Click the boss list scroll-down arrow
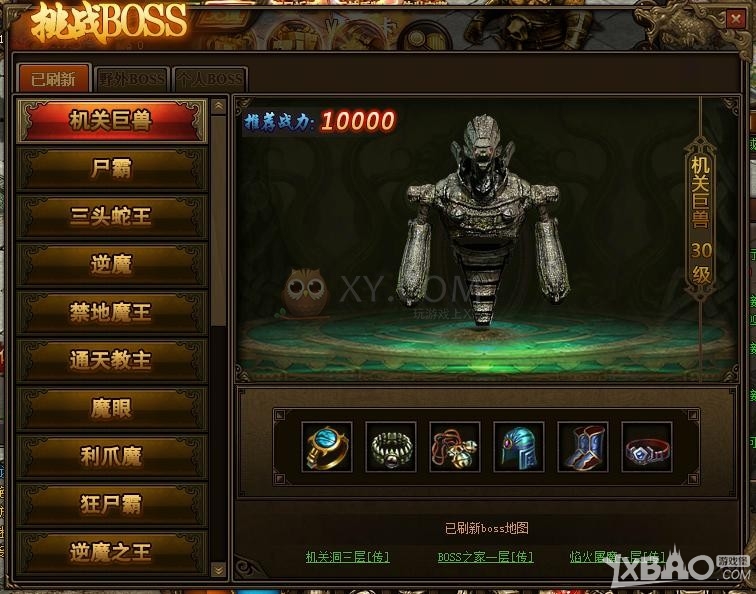756x594 pixels. click(219, 569)
